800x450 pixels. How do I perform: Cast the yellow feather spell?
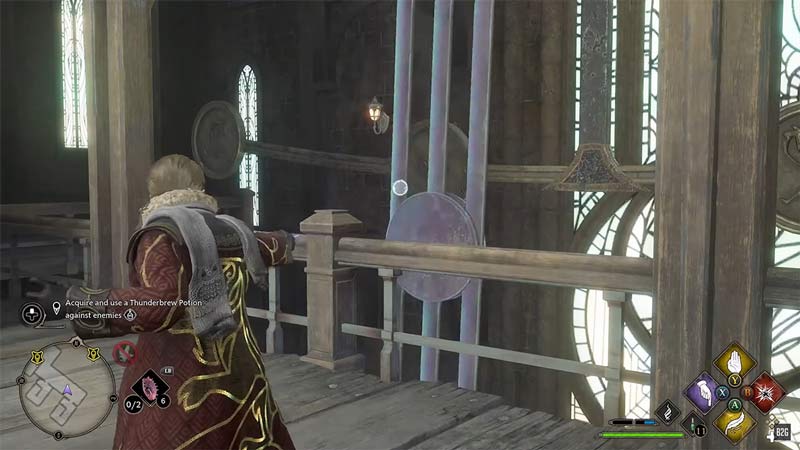(x=735, y=422)
